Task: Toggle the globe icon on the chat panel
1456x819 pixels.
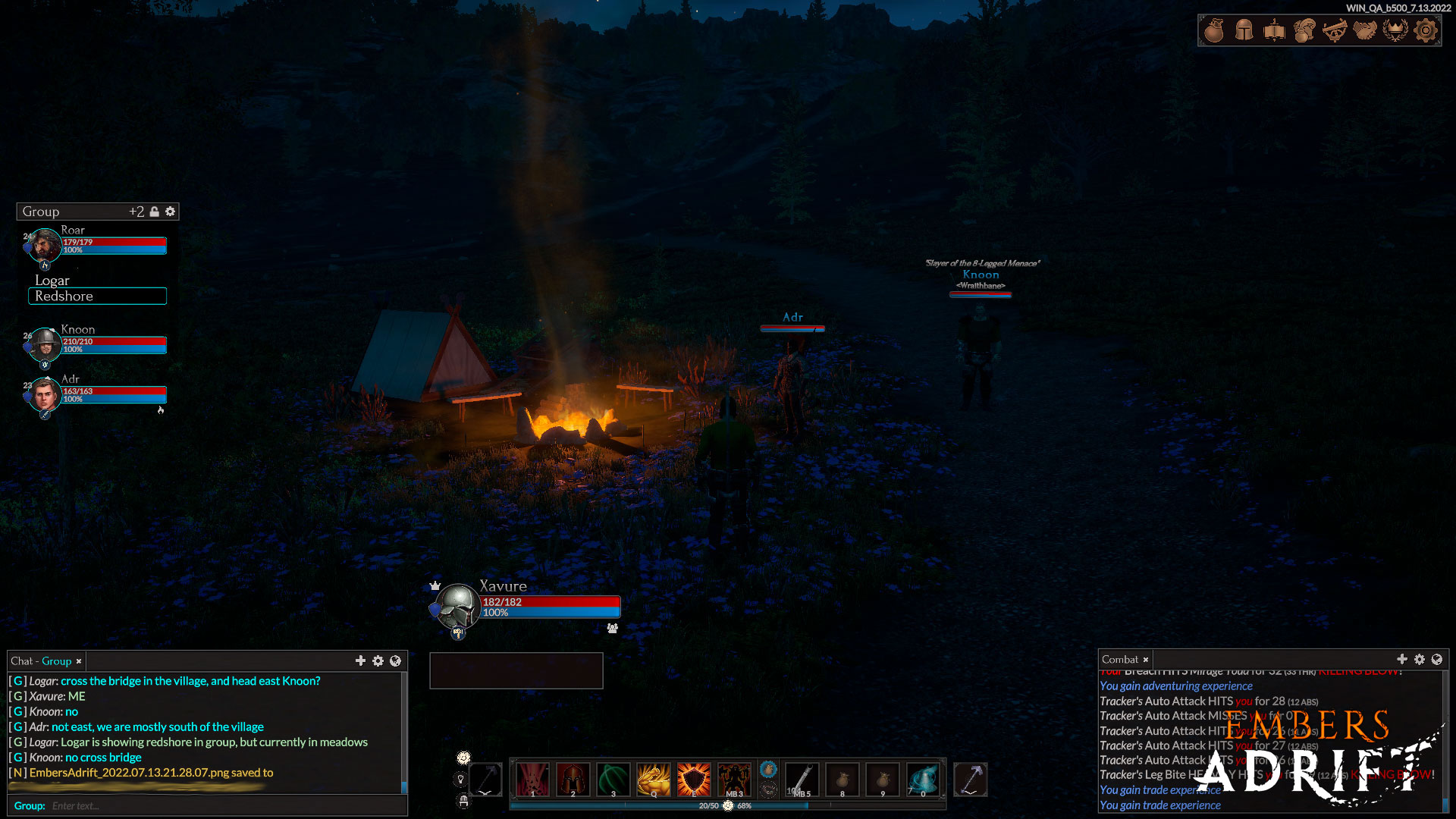Action: (394, 661)
